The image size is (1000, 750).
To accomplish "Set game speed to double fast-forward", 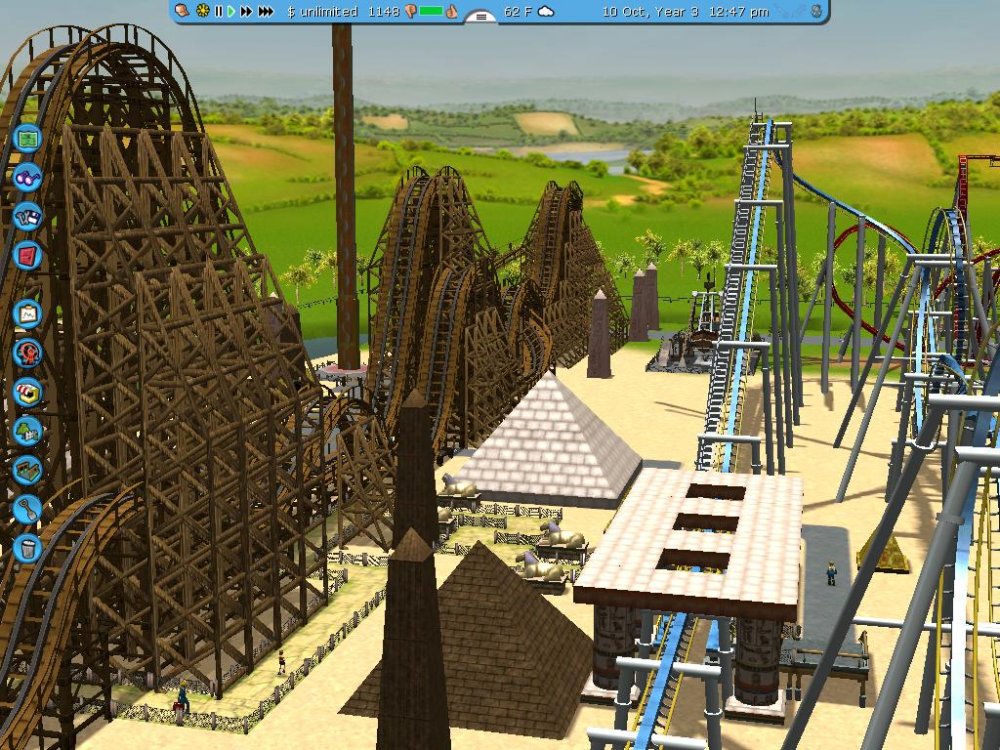I will 246,11.
